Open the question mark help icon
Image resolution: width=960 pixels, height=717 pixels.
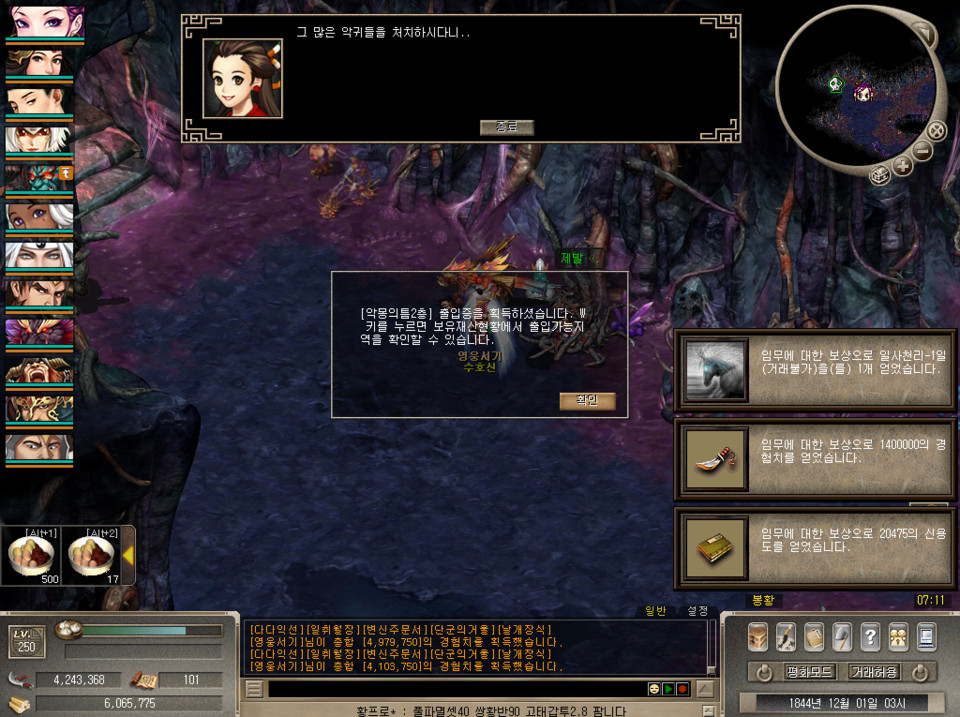tap(870, 637)
